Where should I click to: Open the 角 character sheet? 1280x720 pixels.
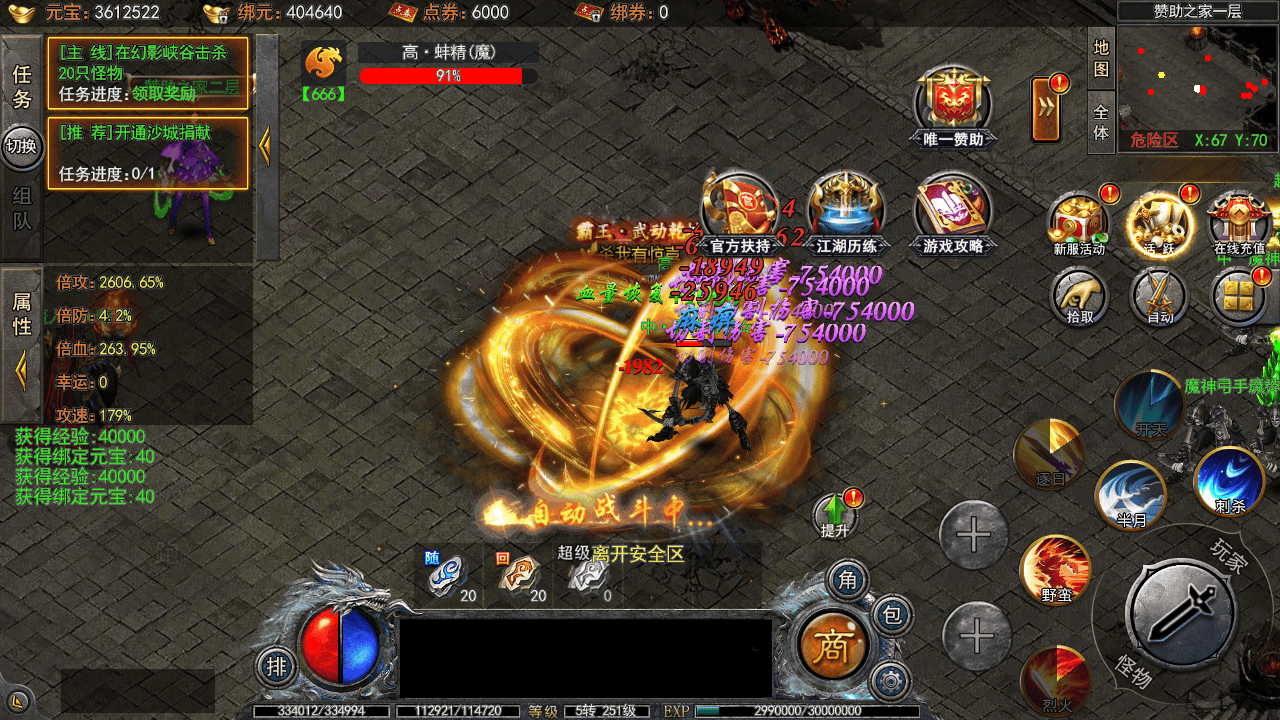(848, 579)
